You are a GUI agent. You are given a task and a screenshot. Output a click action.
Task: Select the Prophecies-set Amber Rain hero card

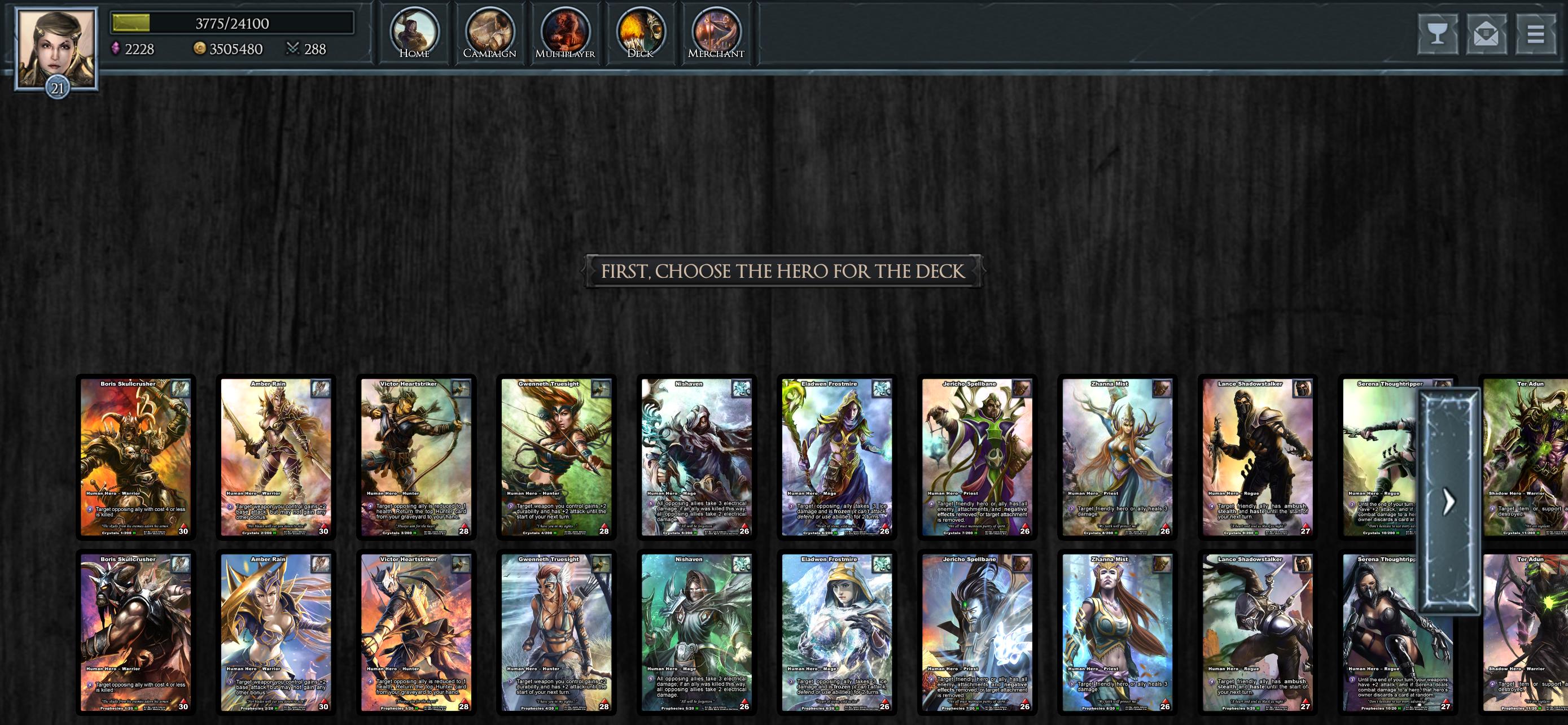276,632
